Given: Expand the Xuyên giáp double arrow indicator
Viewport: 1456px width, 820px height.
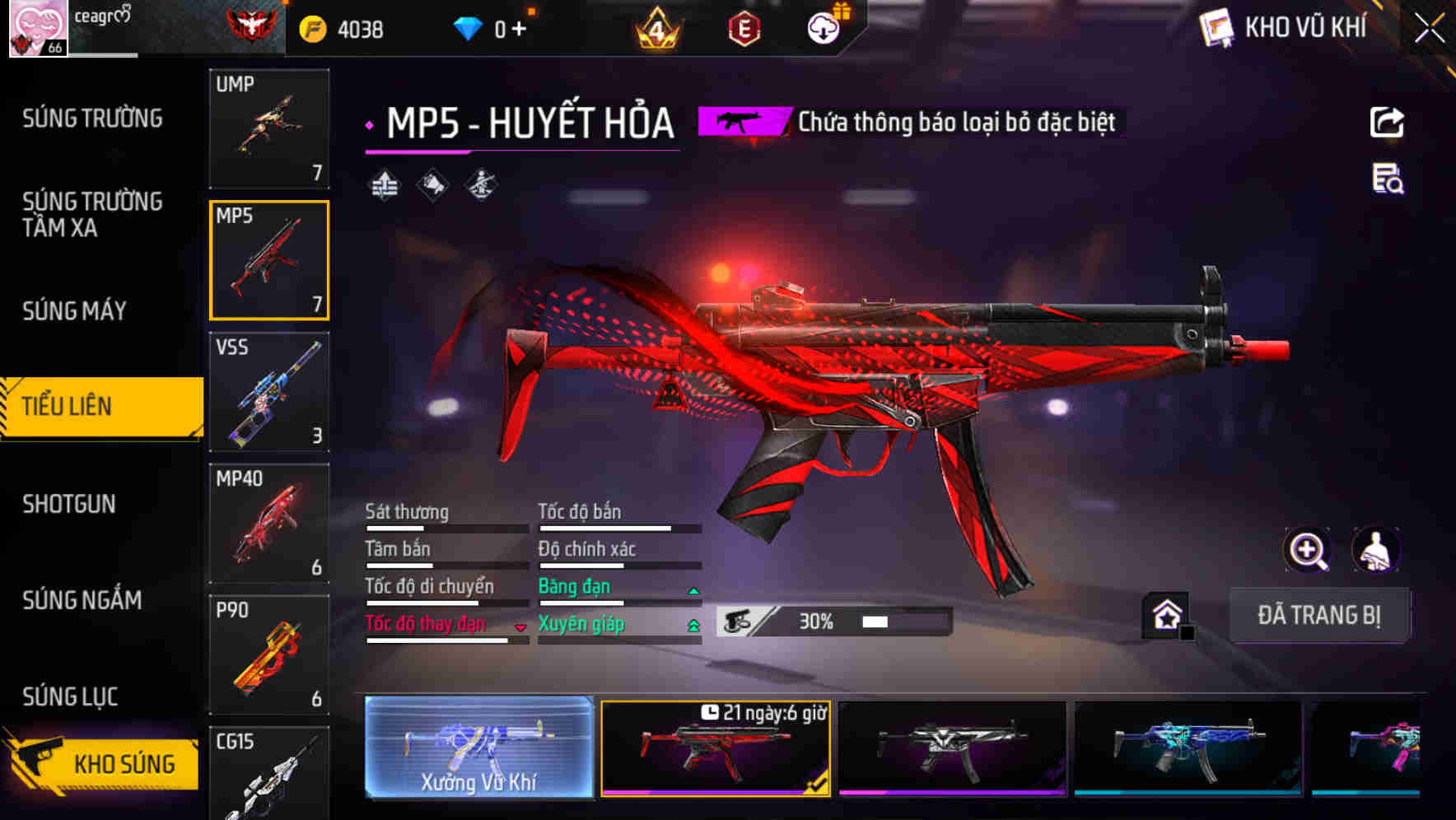Looking at the screenshot, I should 693,624.
